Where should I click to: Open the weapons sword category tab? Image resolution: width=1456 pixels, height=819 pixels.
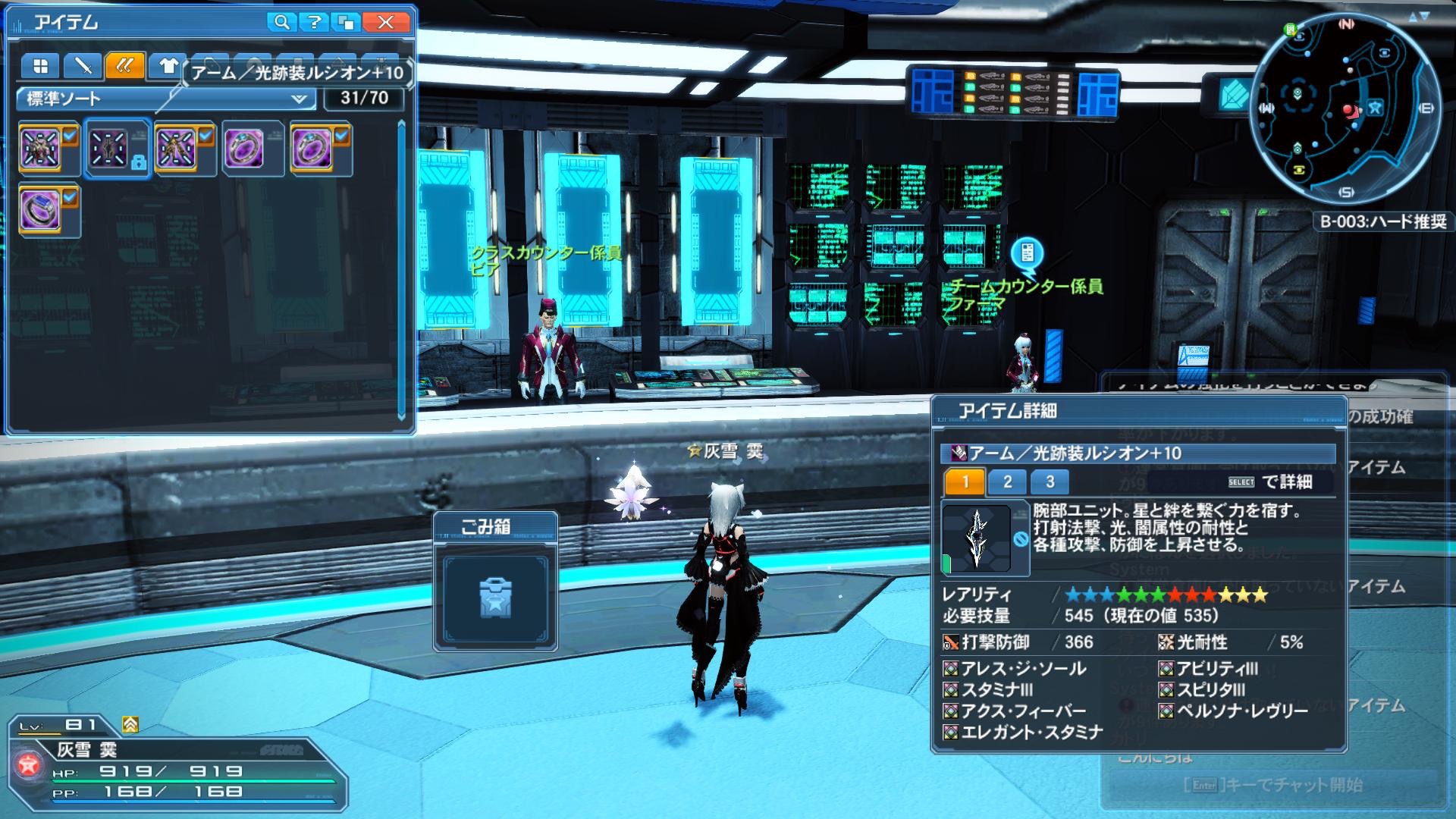[x=83, y=67]
